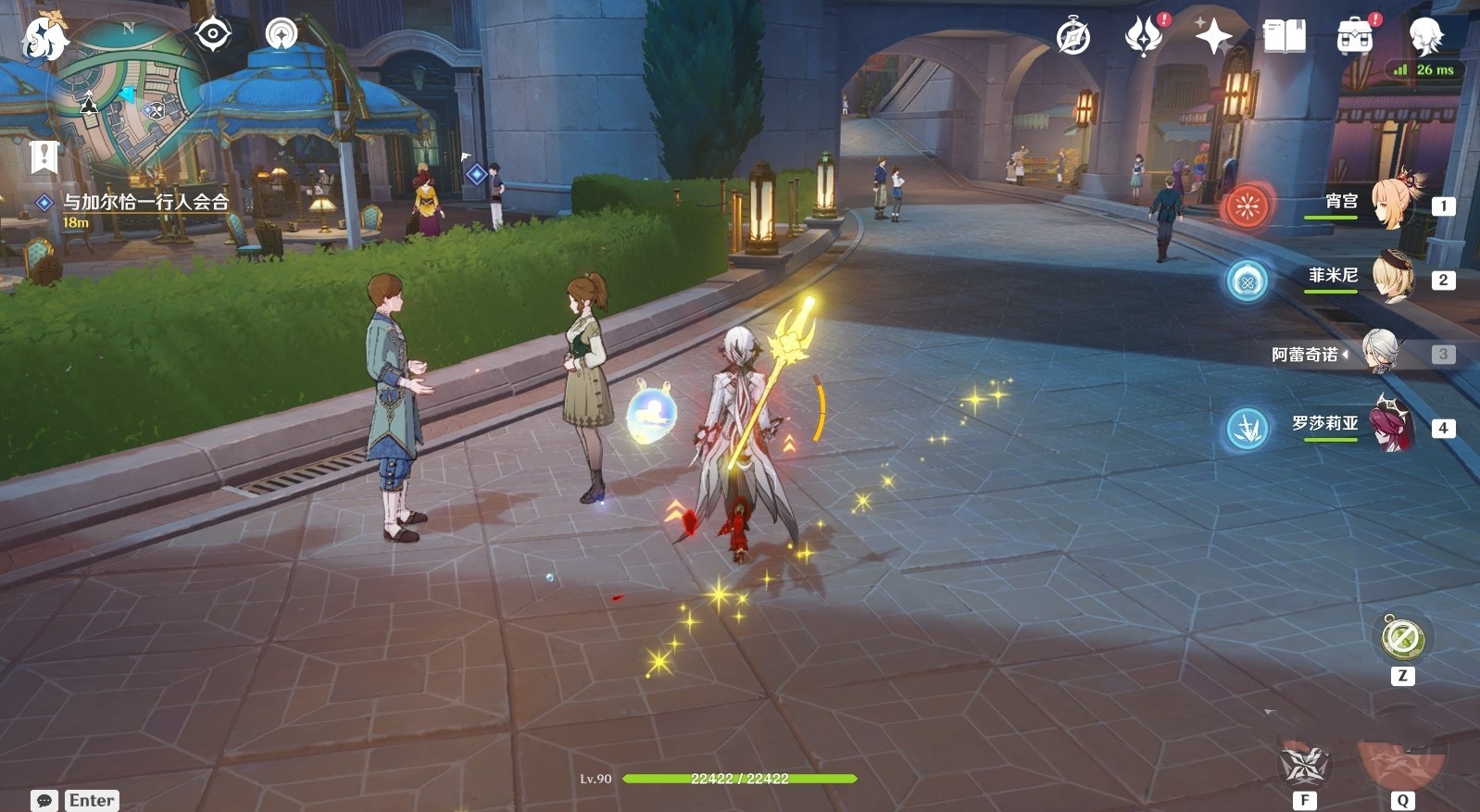Screen dimensions: 1480x812
Task: Open the compass adventure icon
Action: (x=1073, y=37)
